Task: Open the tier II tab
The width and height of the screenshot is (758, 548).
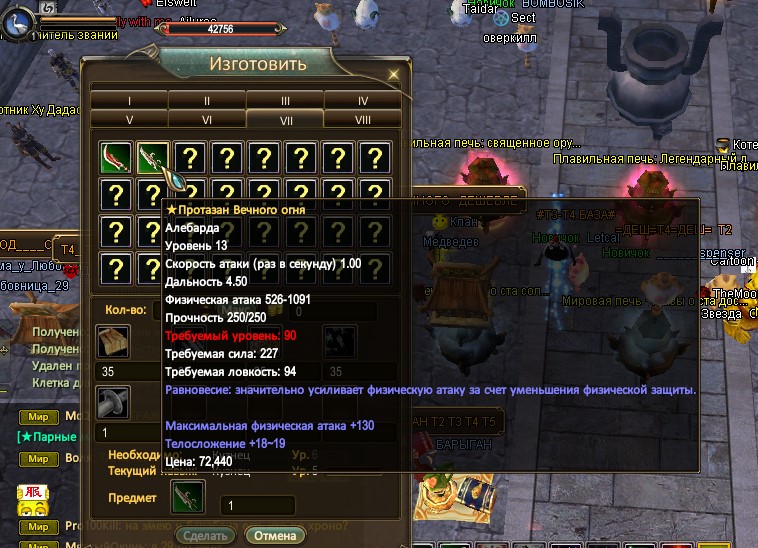Action: (207, 101)
